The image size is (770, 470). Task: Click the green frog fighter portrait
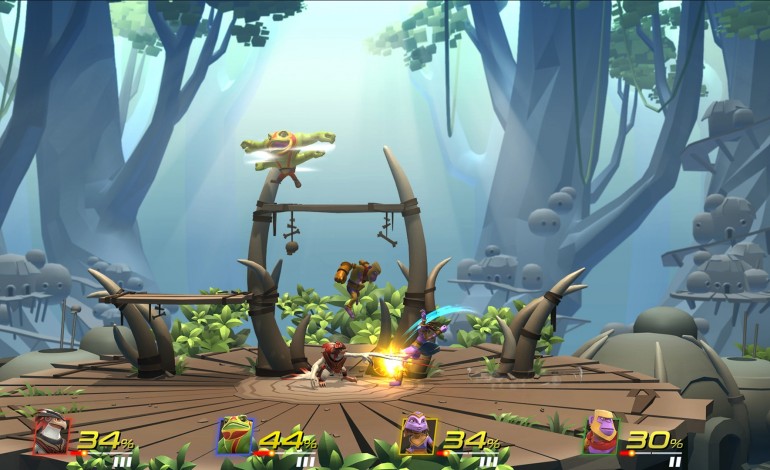click(x=235, y=435)
